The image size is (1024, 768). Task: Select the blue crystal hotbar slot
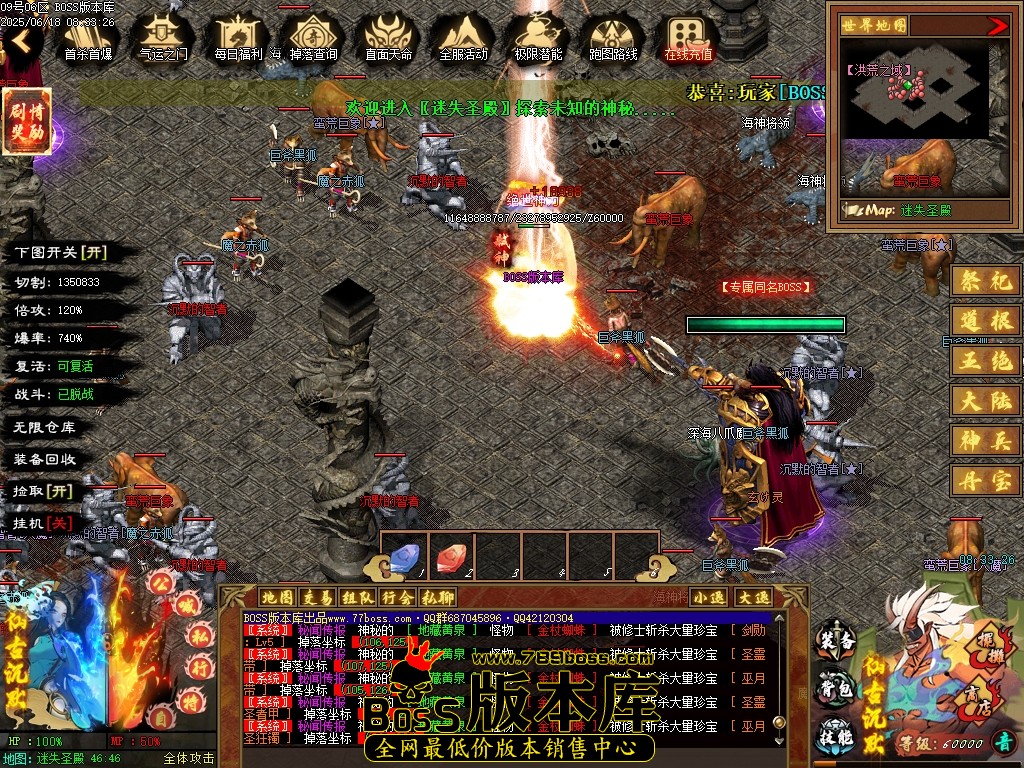405,558
